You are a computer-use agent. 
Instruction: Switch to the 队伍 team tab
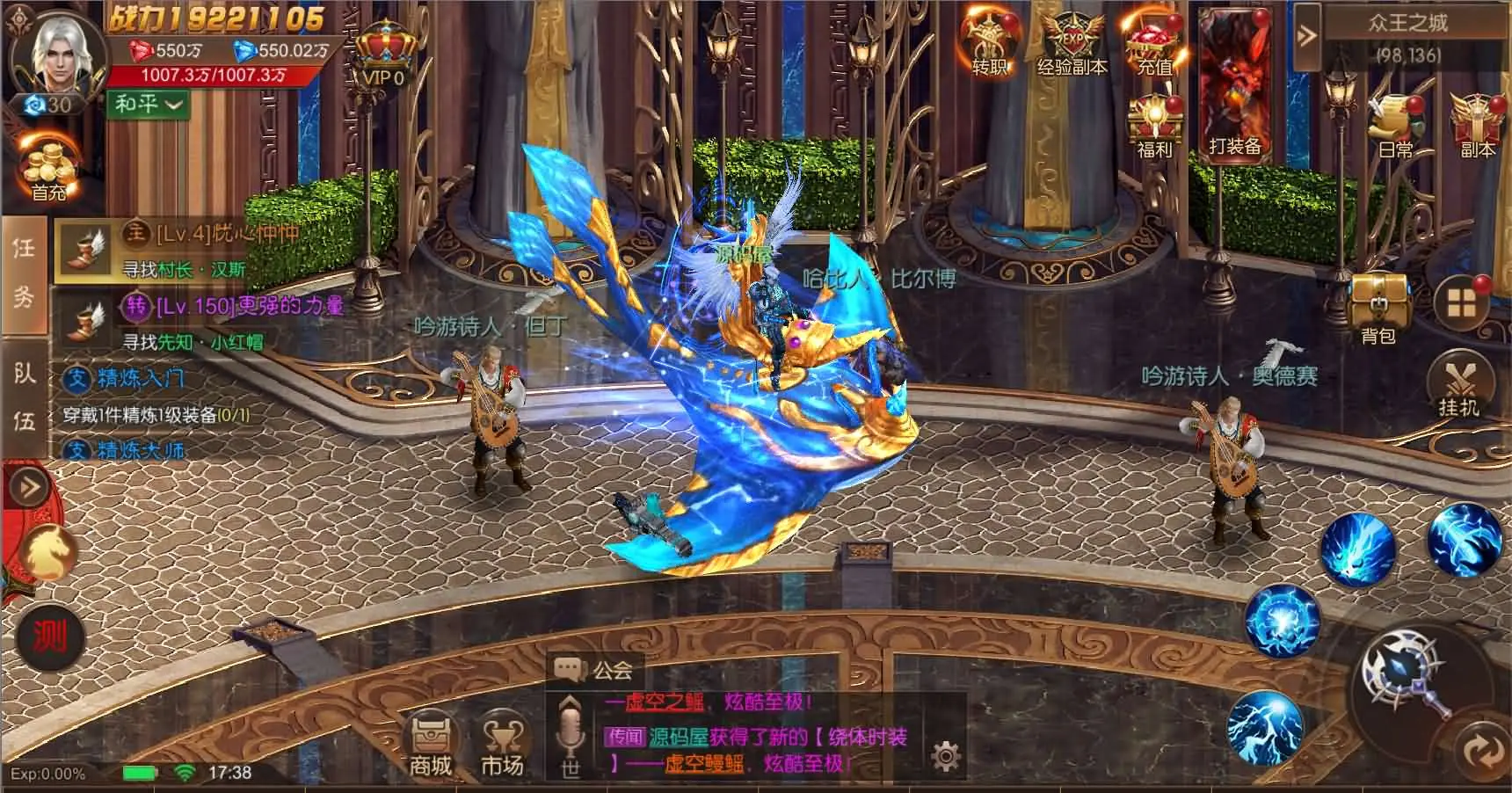click(24, 397)
